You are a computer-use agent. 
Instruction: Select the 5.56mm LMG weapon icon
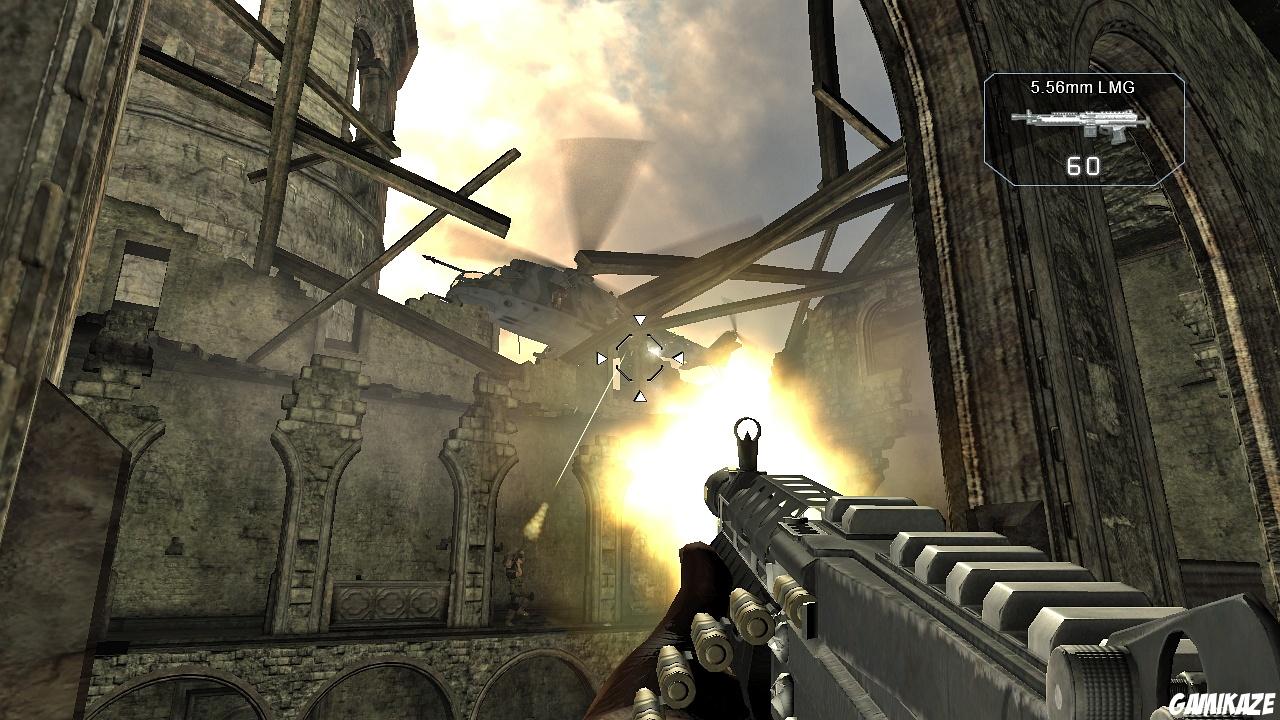(x=1082, y=126)
